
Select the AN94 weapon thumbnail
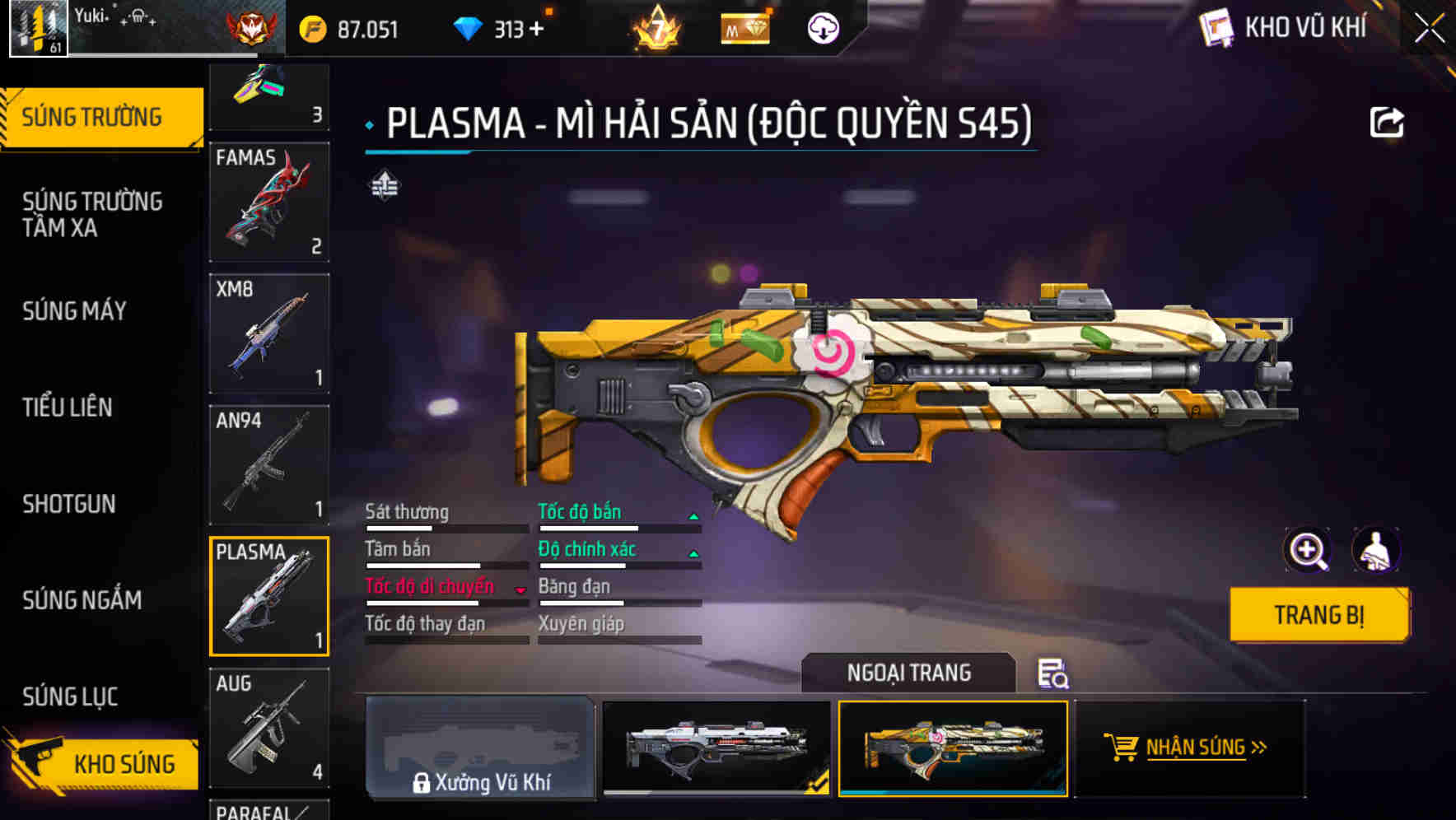coord(269,464)
